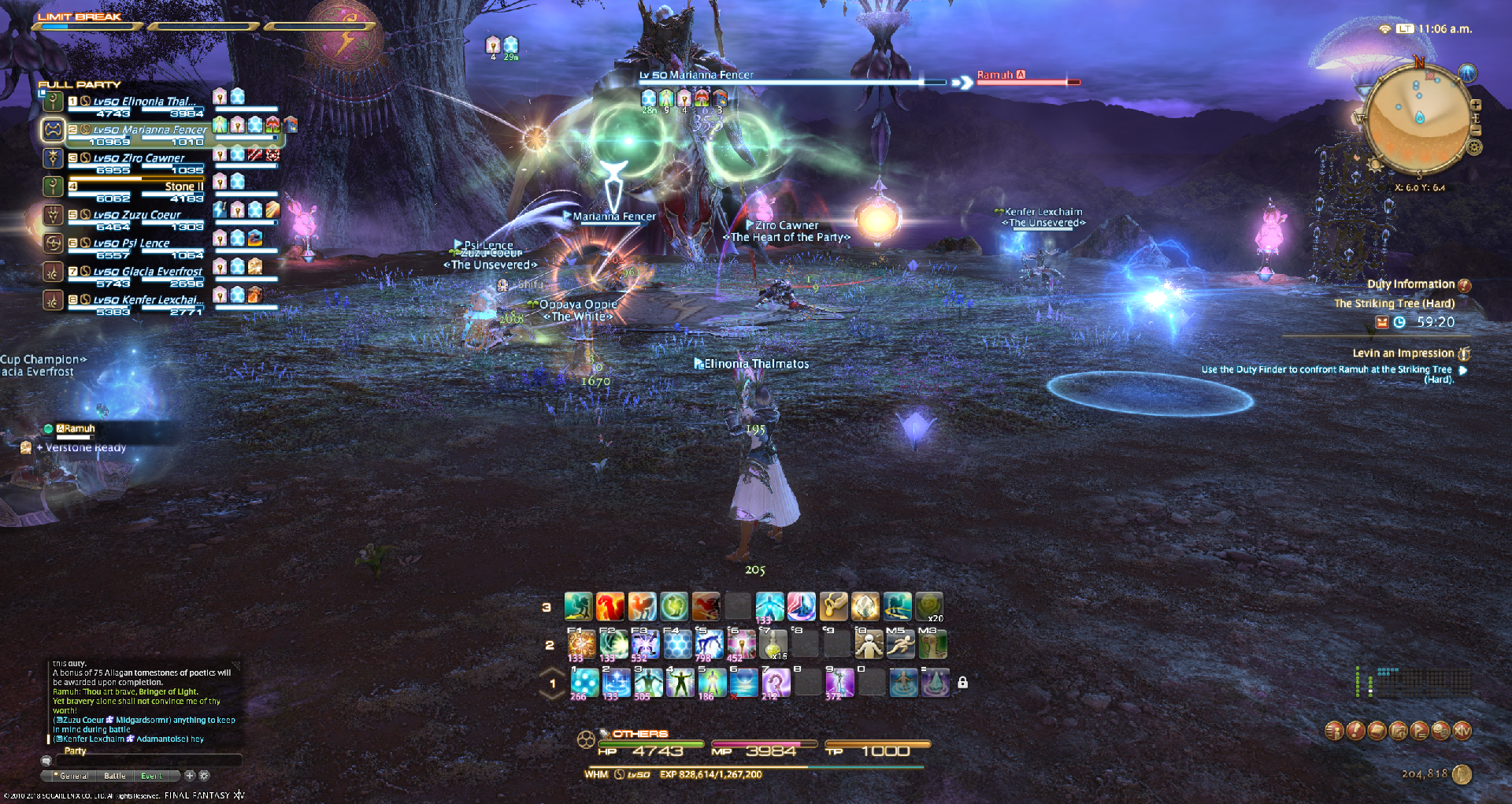Viewport: 1512px width, 804px height.
Task: Open minimap settings gear
Action: (1475, 147)
